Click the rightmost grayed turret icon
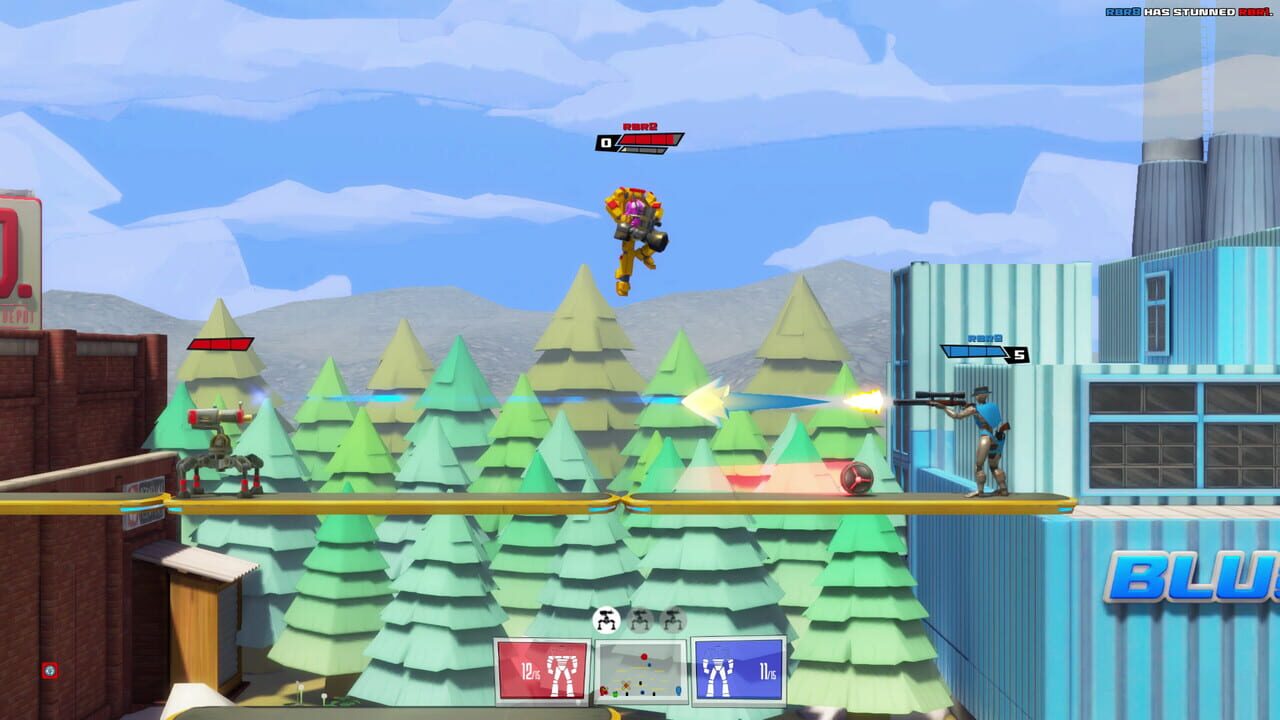1280x720 pixels. (x=672, y=620)
